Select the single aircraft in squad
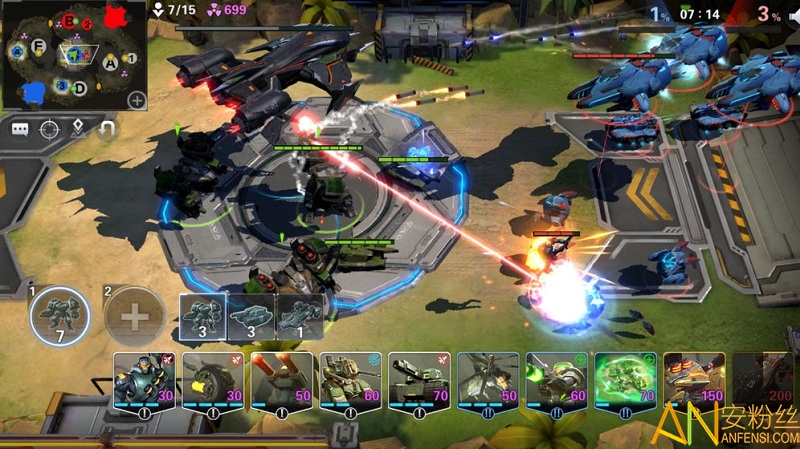The height and width of the screenshot is (449, 800). (299, 317)
